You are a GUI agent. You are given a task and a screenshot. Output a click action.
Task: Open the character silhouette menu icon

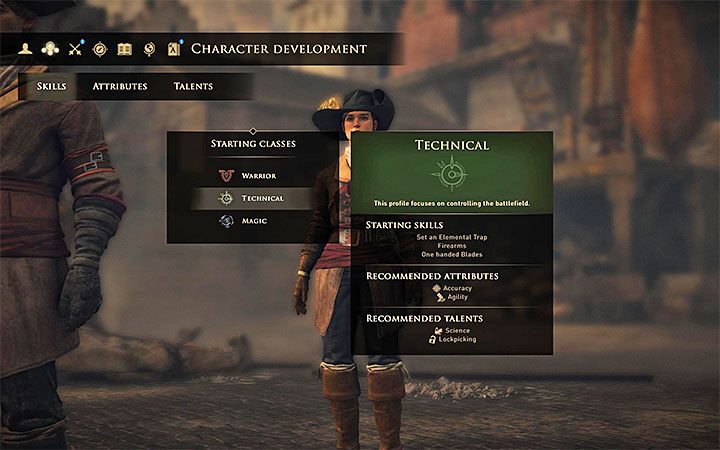tap(27, 49)
